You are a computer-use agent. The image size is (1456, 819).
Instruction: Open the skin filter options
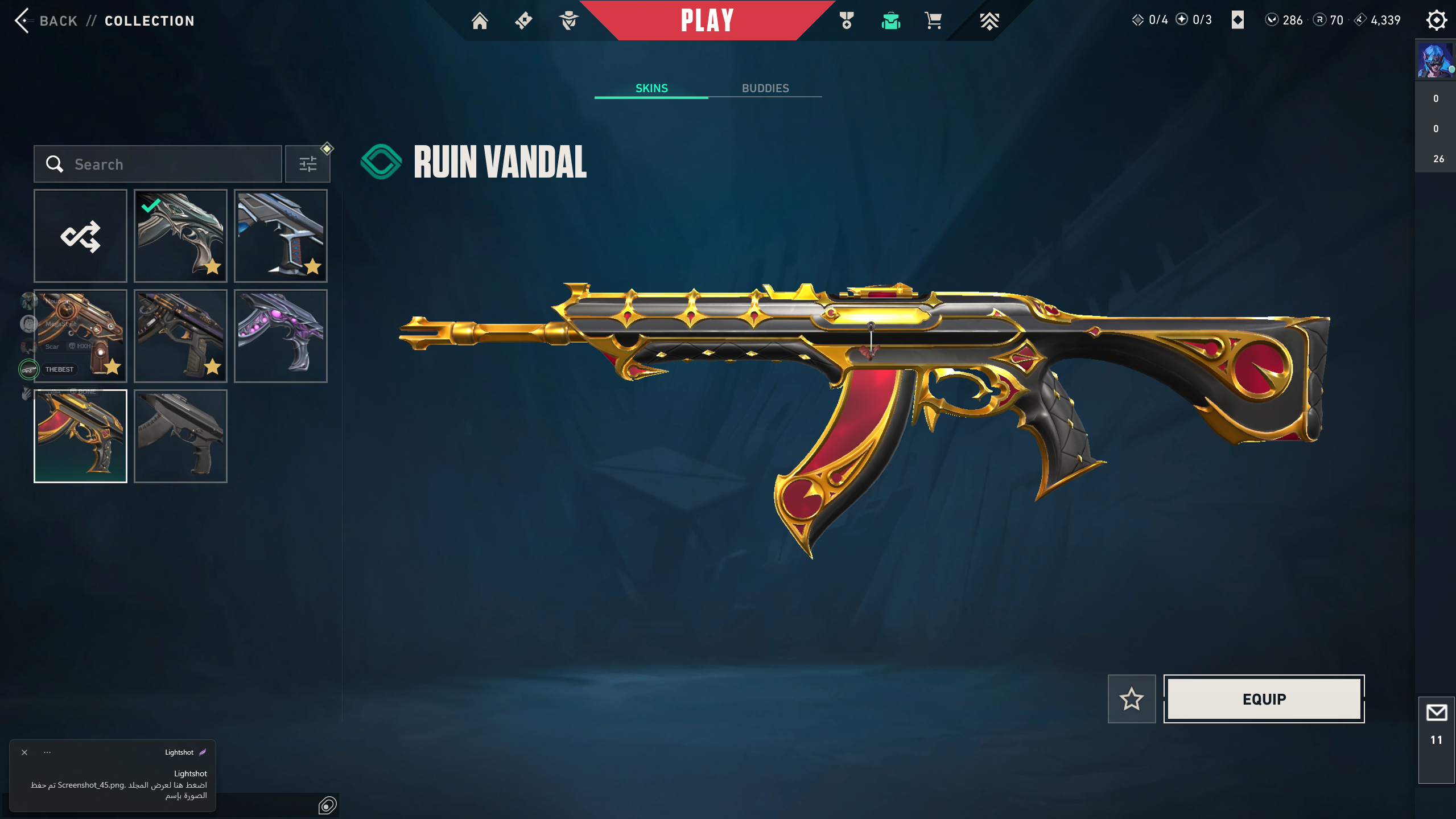pyautogui.click(x=307, y=164)
